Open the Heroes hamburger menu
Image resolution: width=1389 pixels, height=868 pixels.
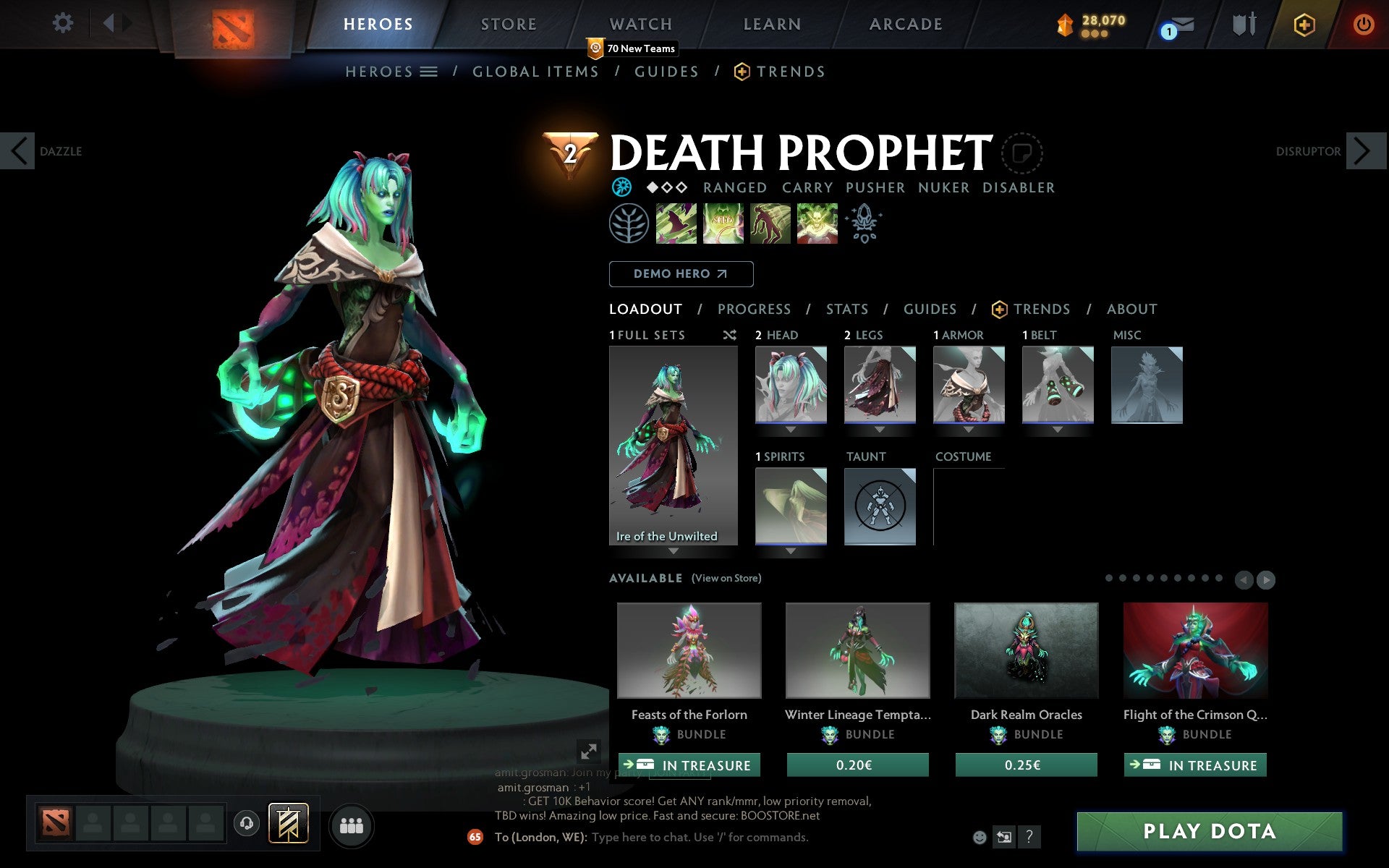[429, 72]
